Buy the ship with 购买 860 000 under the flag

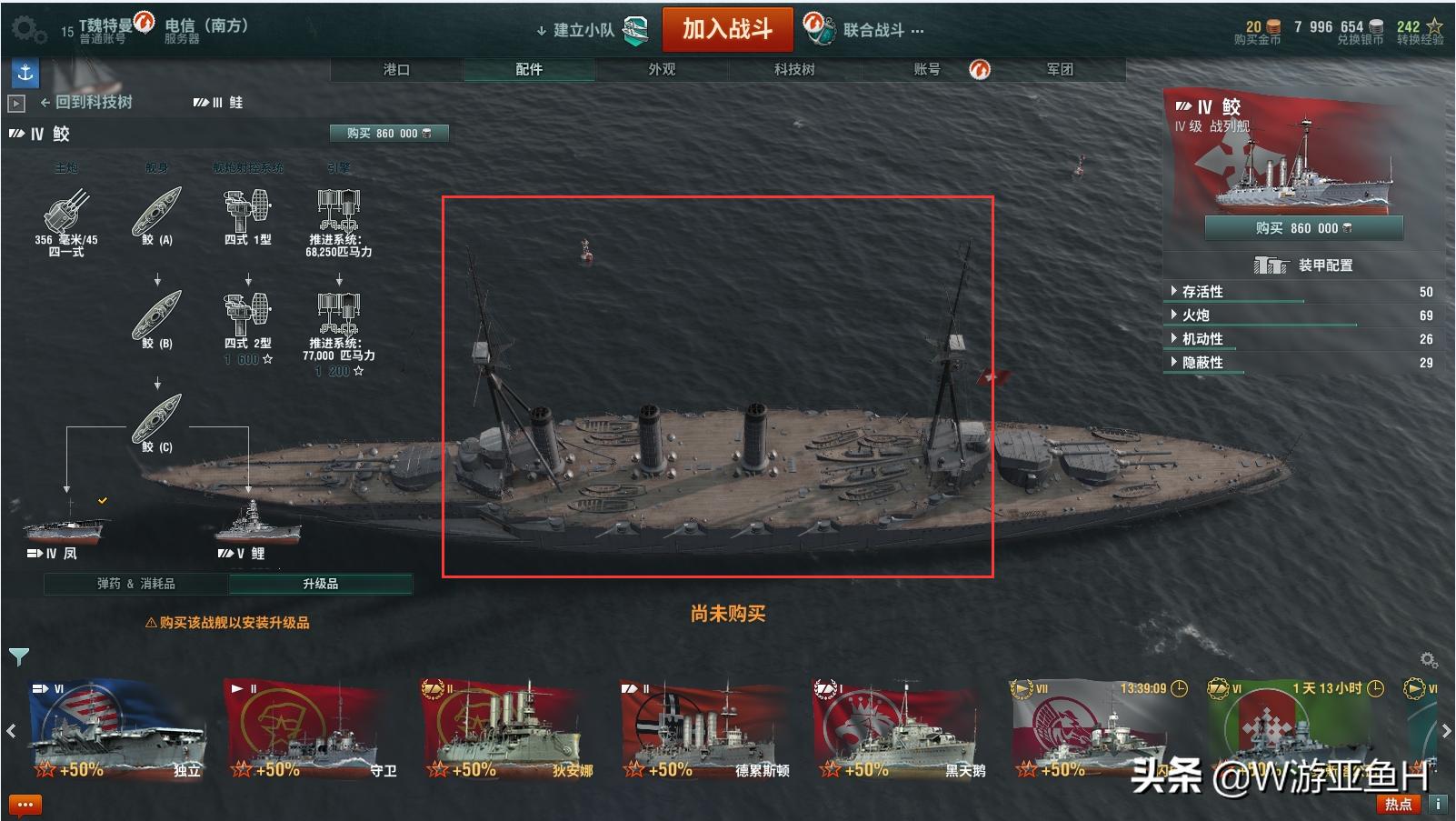(x=1303, y=227)
